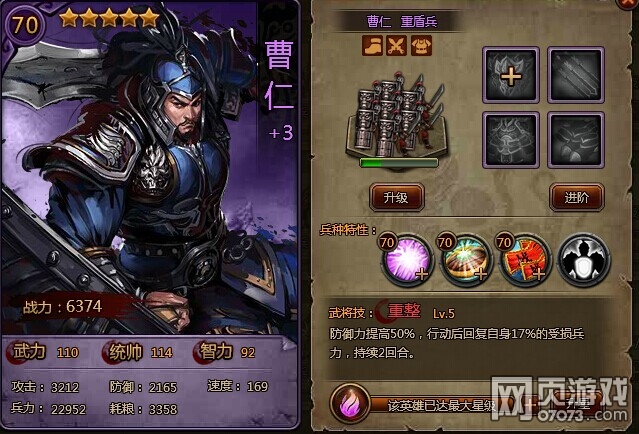Open the clawed gauntlet equipment slot
This screenshot has height=434, width=639.
point(576,139)
